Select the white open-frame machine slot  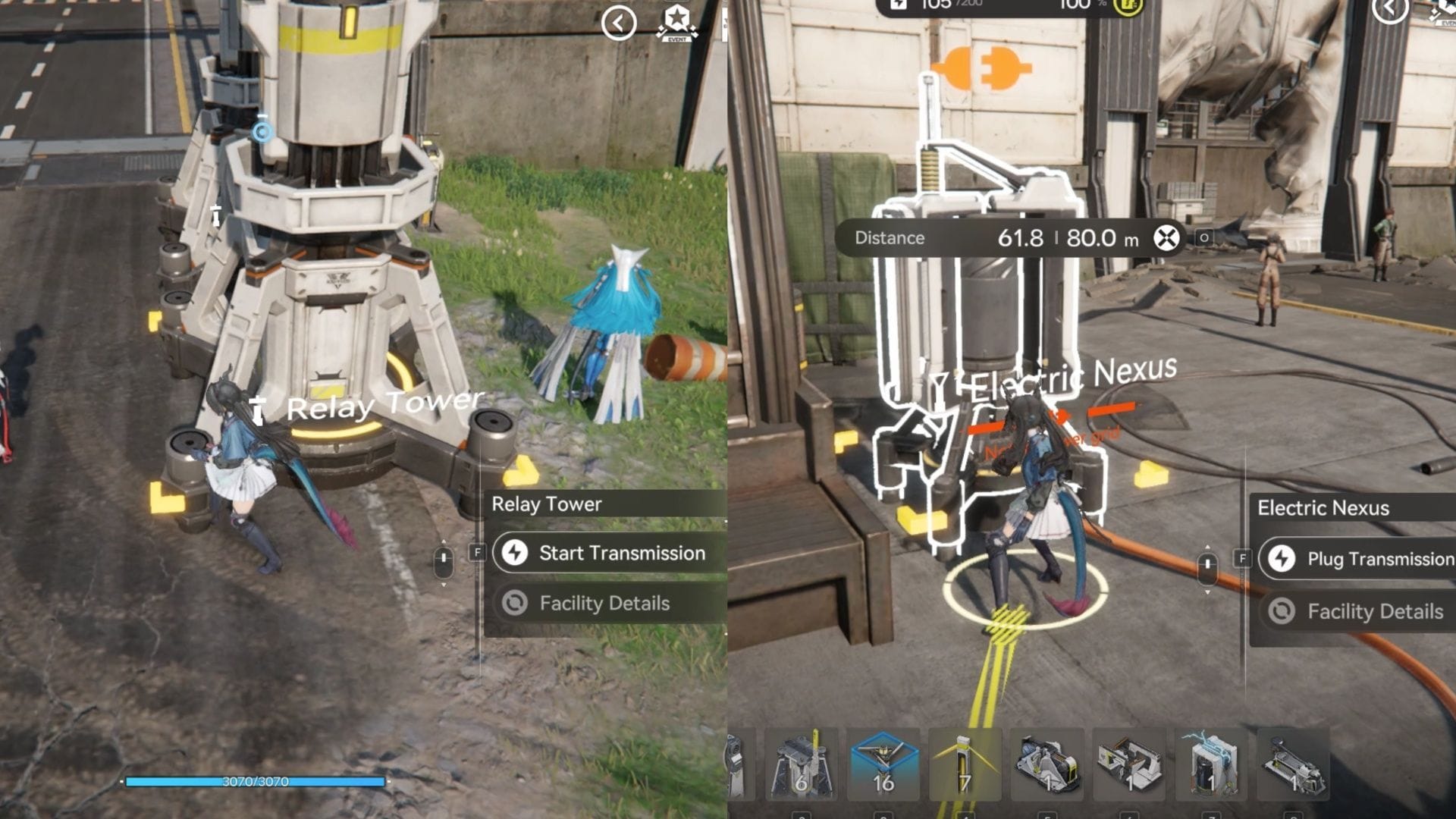[1129, 764]
